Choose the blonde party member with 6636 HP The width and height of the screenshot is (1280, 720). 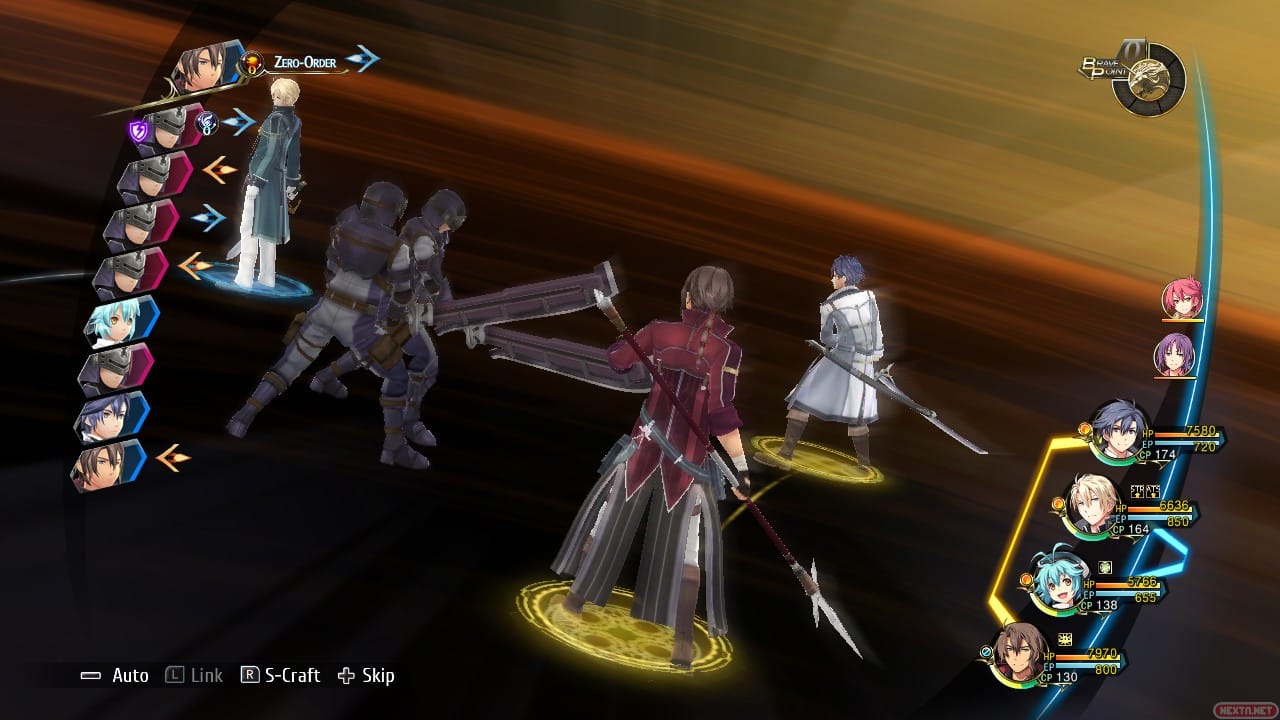pos(1089,505)
